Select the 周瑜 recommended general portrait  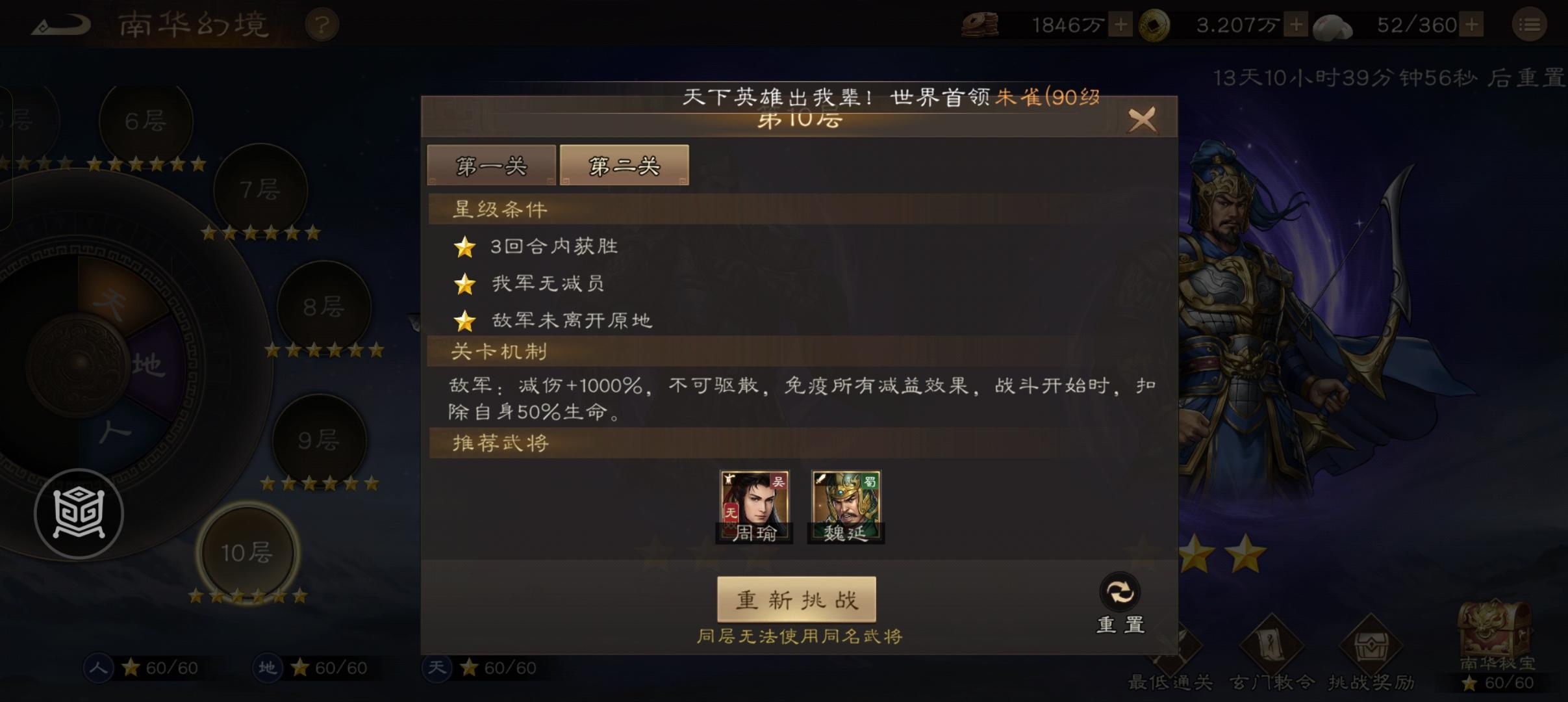point(753,504)
